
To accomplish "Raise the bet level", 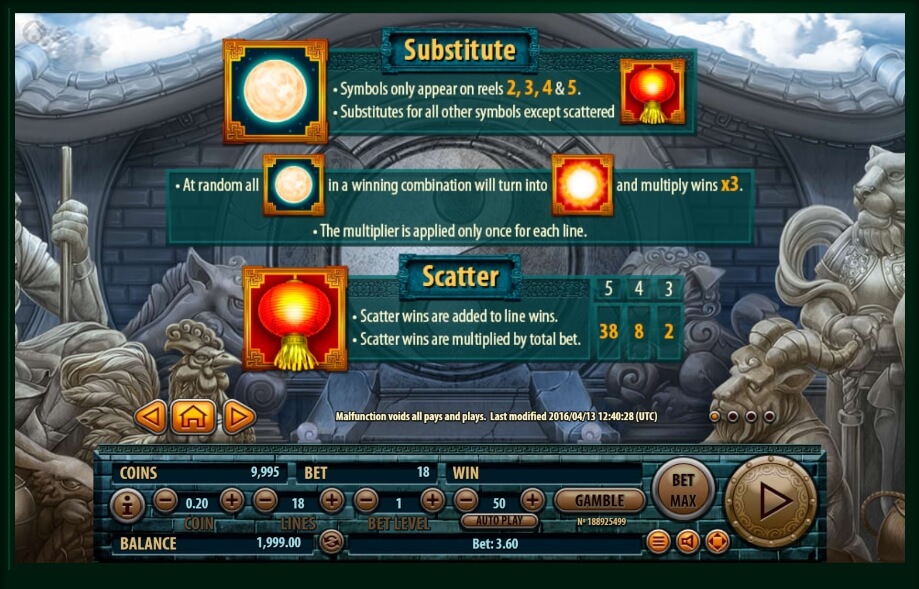I will point(432,500).
